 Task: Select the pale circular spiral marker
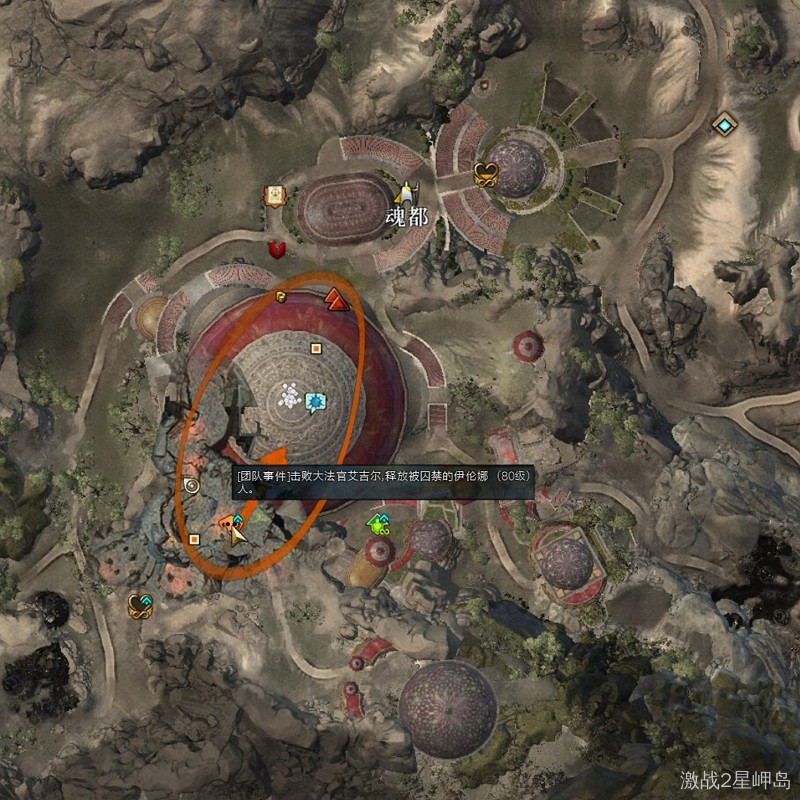pyautogui.click(x=192, y=486)
